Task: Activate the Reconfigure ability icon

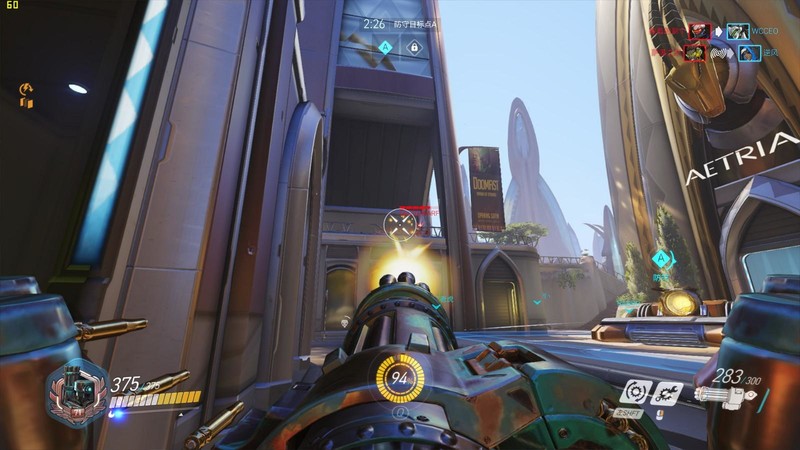Action: coord(634,392)
